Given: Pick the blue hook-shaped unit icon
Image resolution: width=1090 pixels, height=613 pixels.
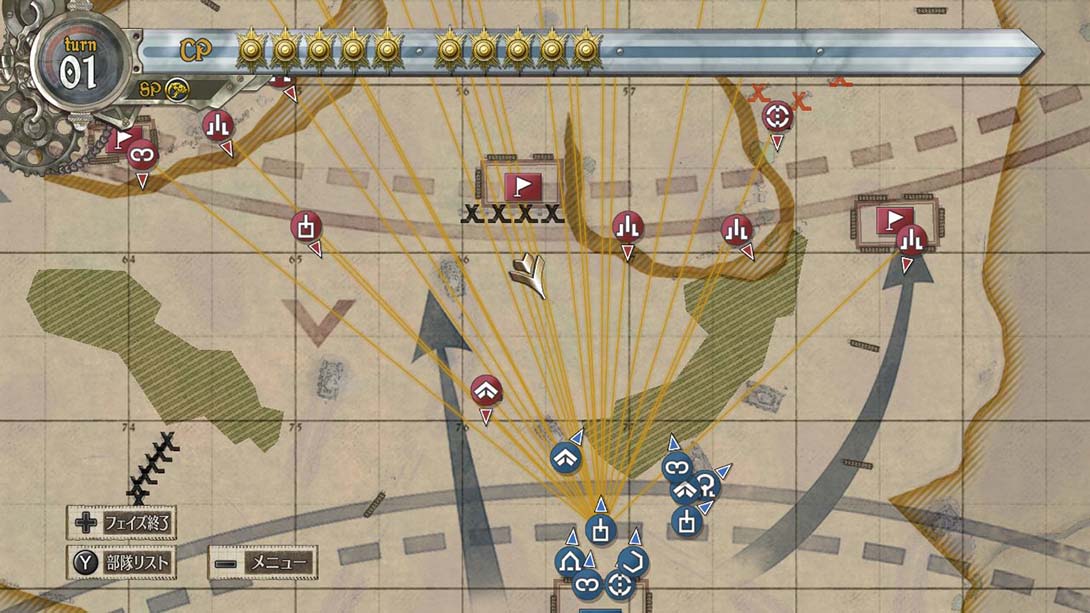Looking at the screenshot, I should tap(631, 561).
